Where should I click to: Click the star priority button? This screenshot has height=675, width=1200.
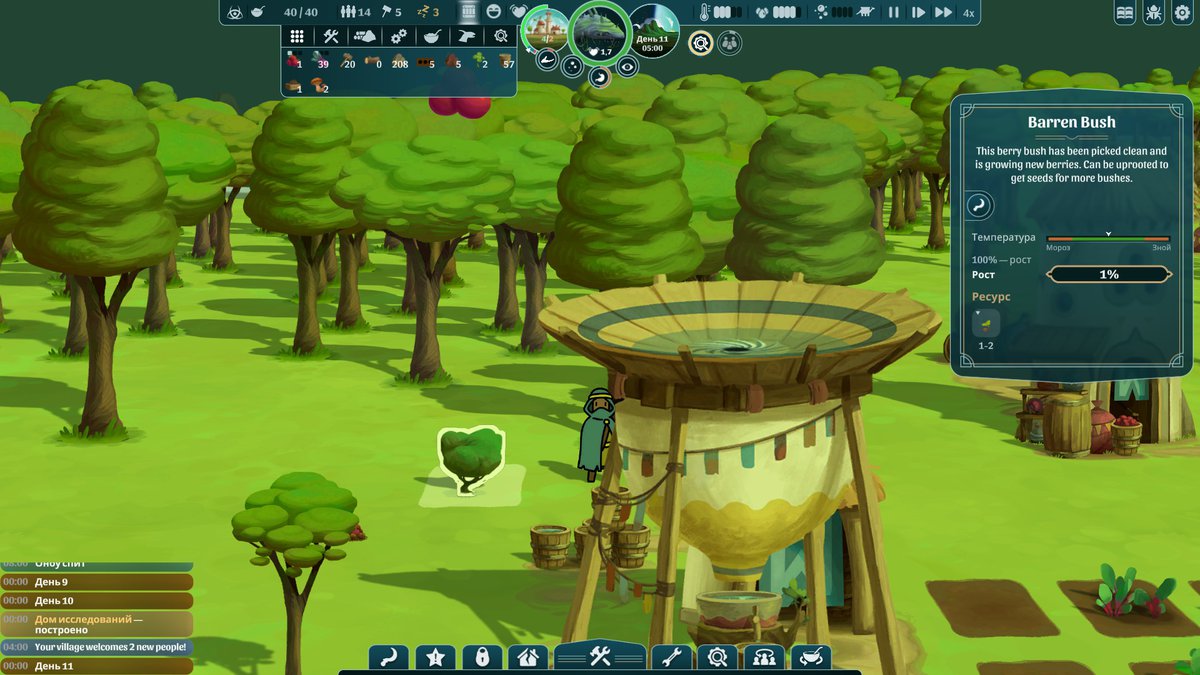(435, 658)
